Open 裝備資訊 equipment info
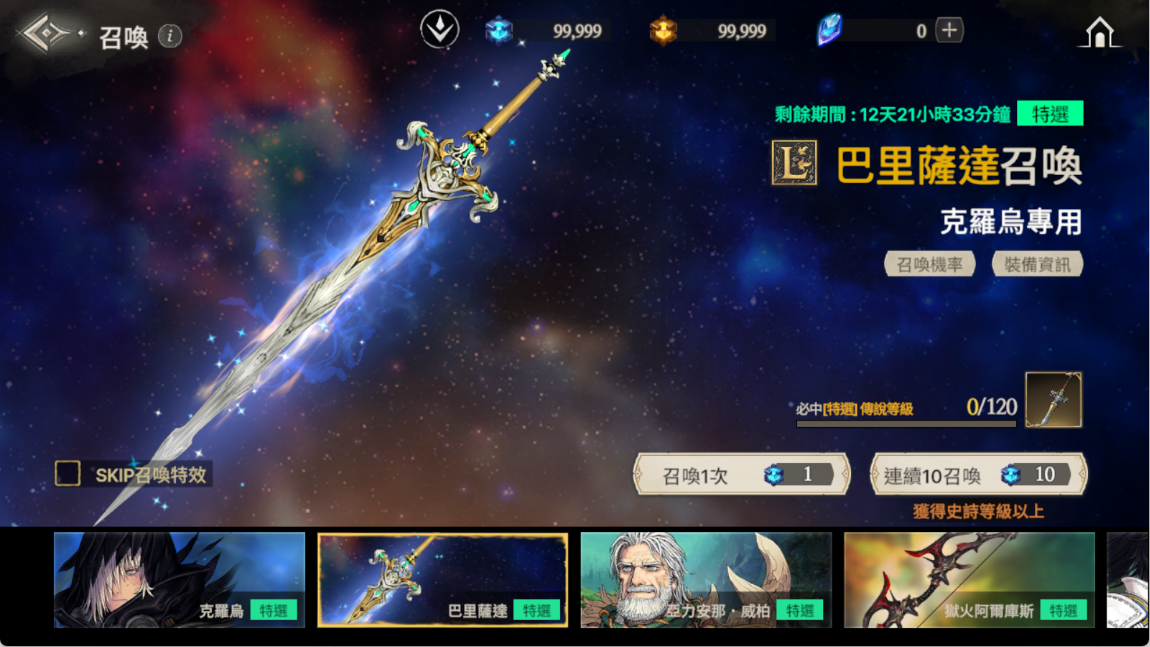Screen dimensions: 1150x647 click(1037, 264)
